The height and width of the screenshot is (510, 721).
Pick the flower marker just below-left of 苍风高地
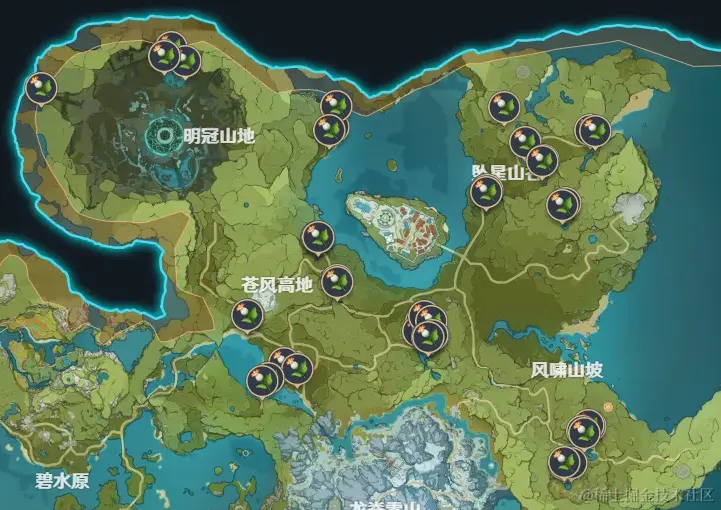click(x=247, y=316)
